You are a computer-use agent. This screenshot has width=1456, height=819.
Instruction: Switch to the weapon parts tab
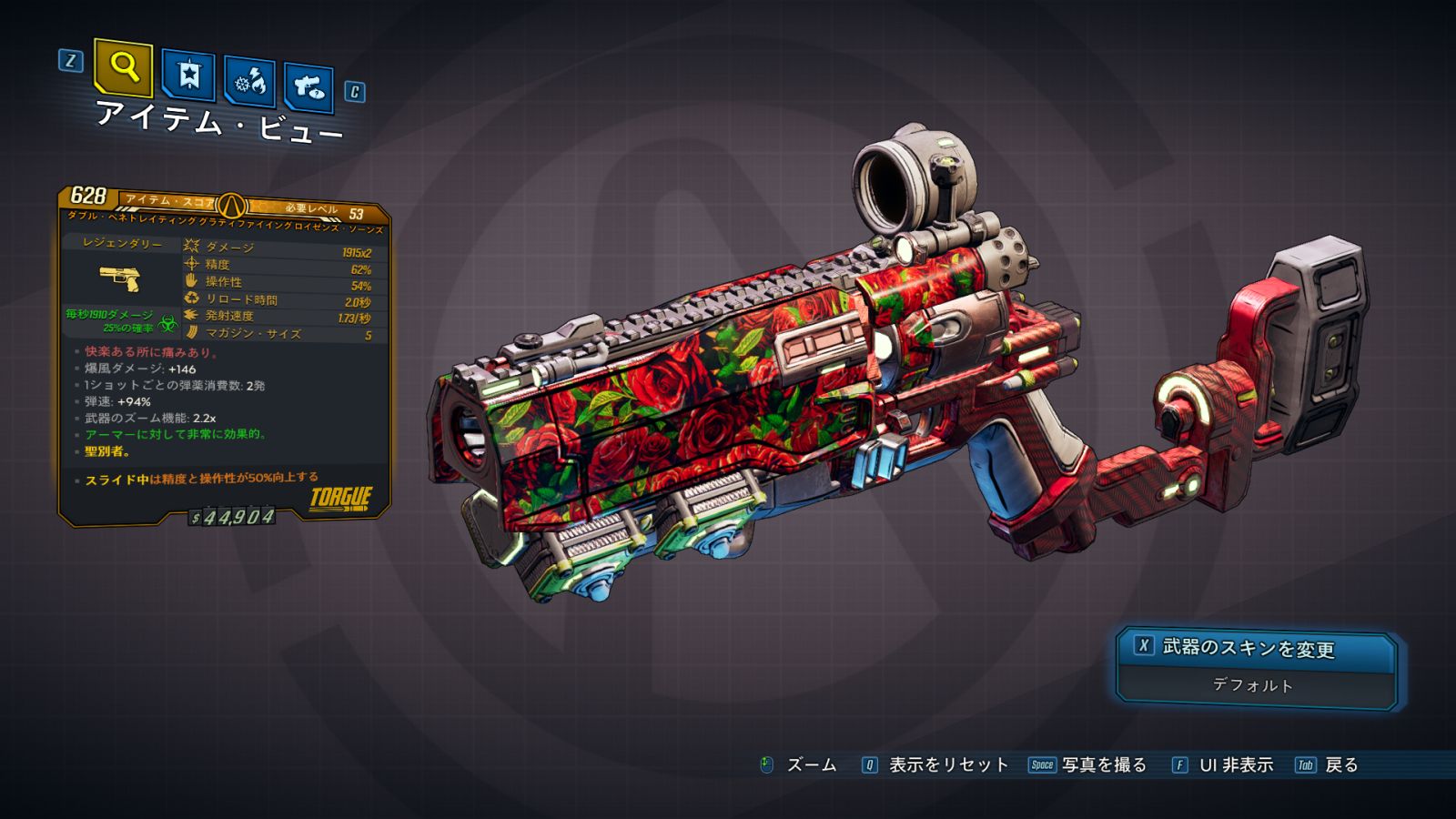pos(308,87)
